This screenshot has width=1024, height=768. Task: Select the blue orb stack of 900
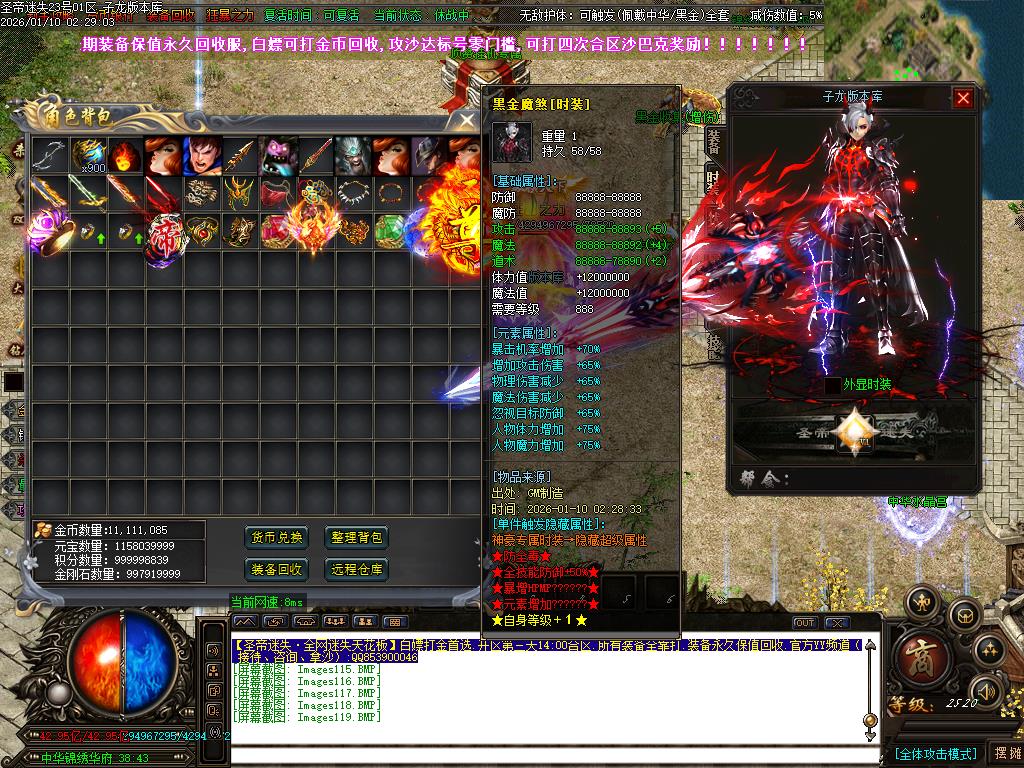coord(87,156)
